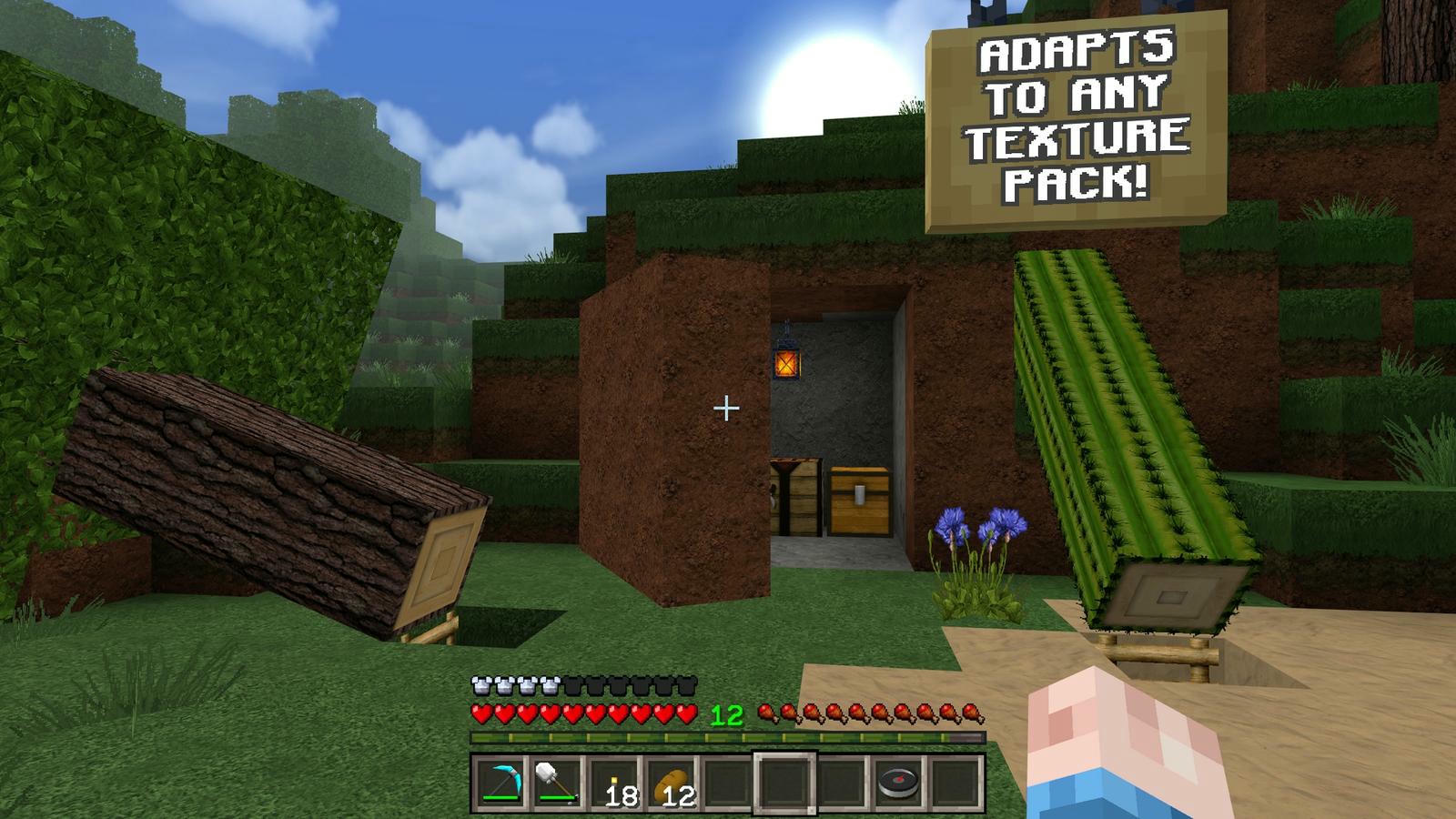
Task: Click the hanging lantern above the doorway
Action: 788,364
